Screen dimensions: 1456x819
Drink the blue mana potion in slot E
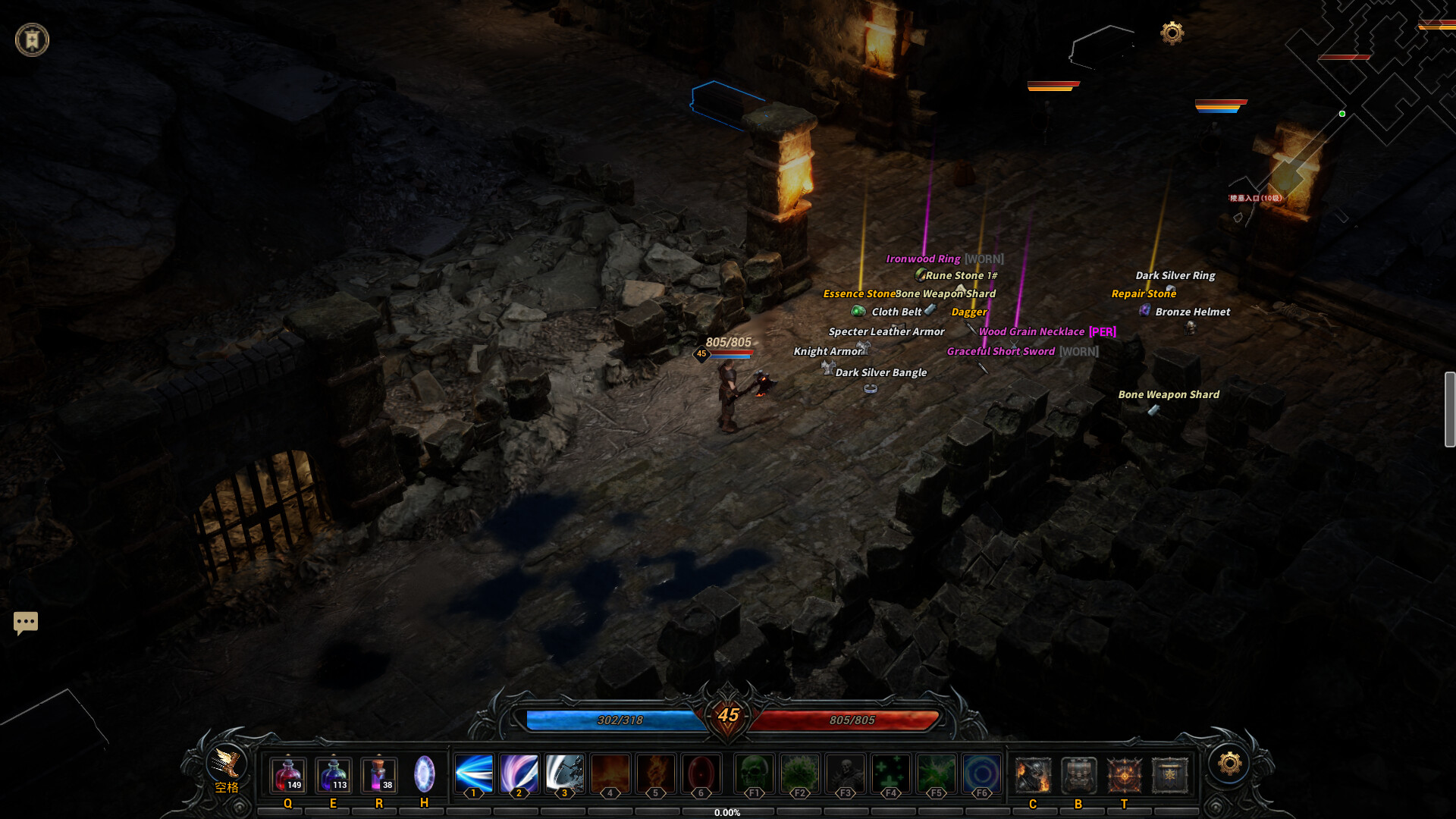[332, 773]
